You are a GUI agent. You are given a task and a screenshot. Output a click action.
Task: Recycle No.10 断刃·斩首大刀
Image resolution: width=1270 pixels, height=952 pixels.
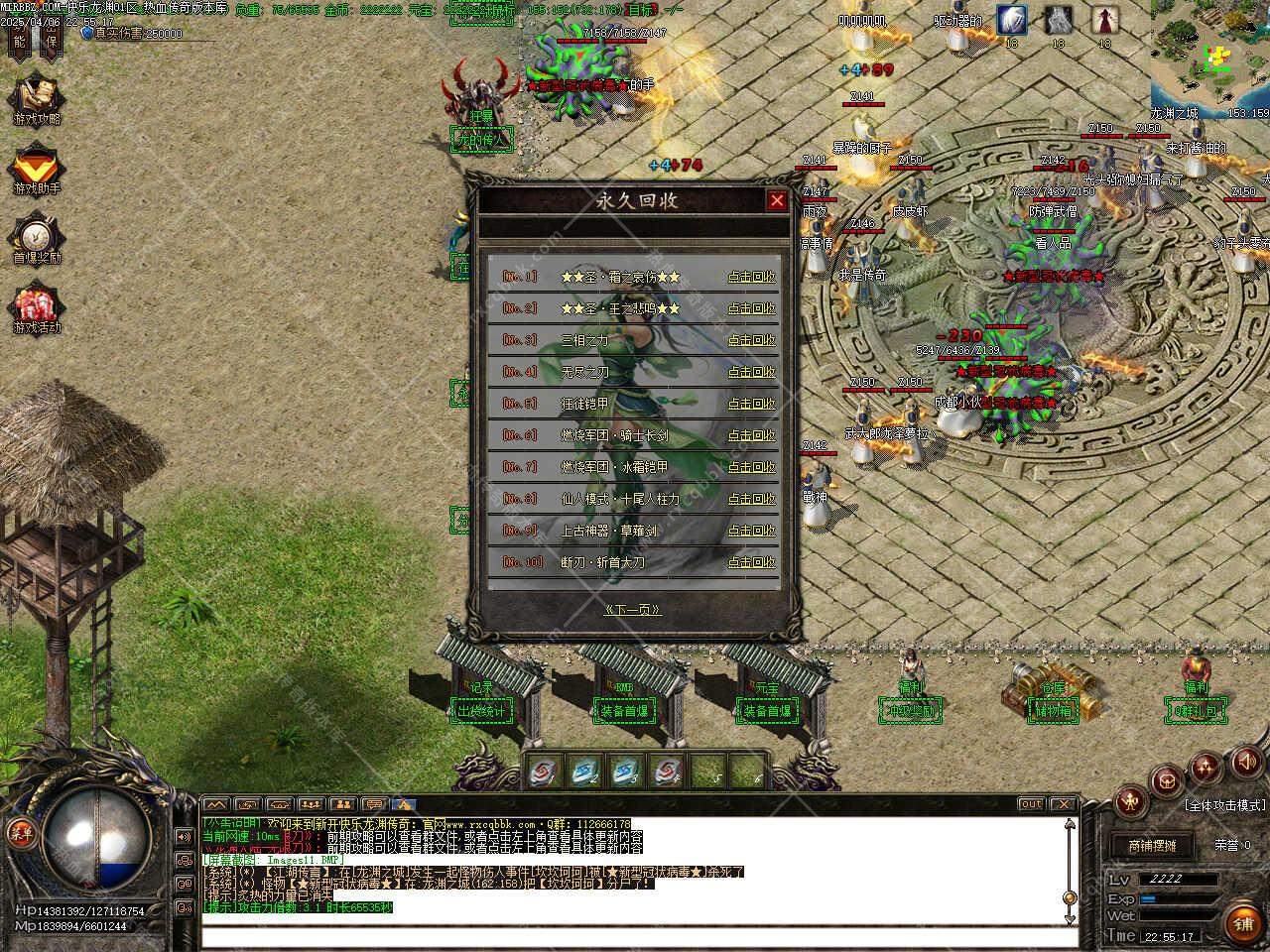point(751,562)
